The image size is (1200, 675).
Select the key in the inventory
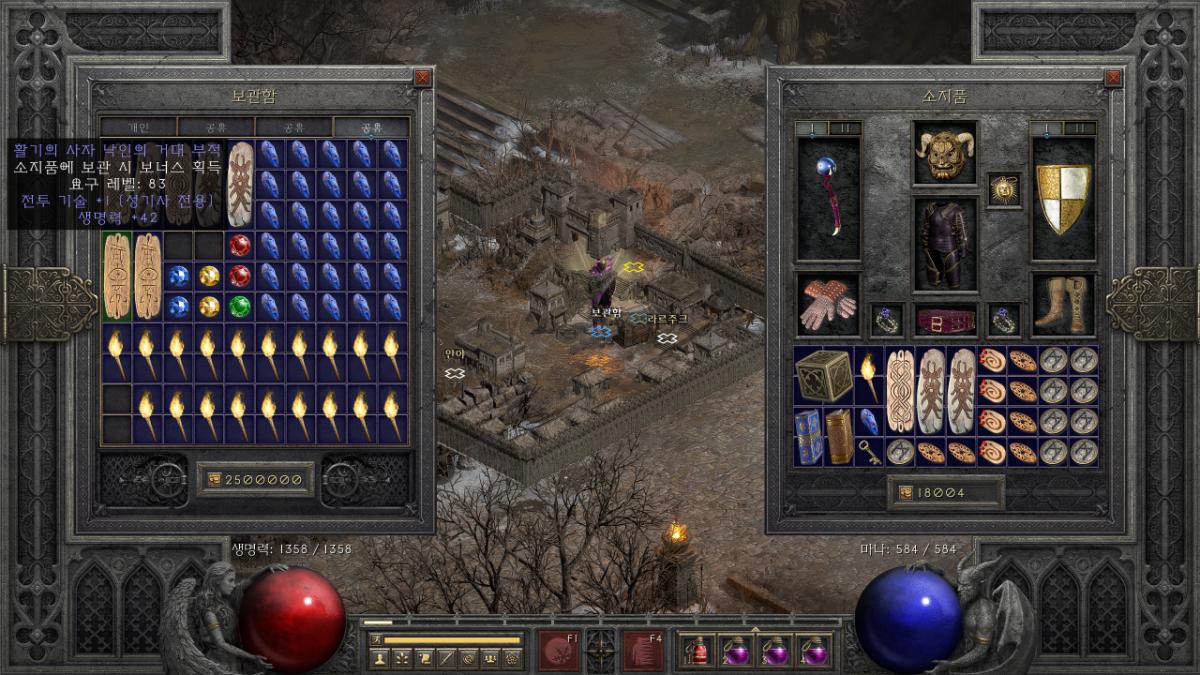(871, 452)
